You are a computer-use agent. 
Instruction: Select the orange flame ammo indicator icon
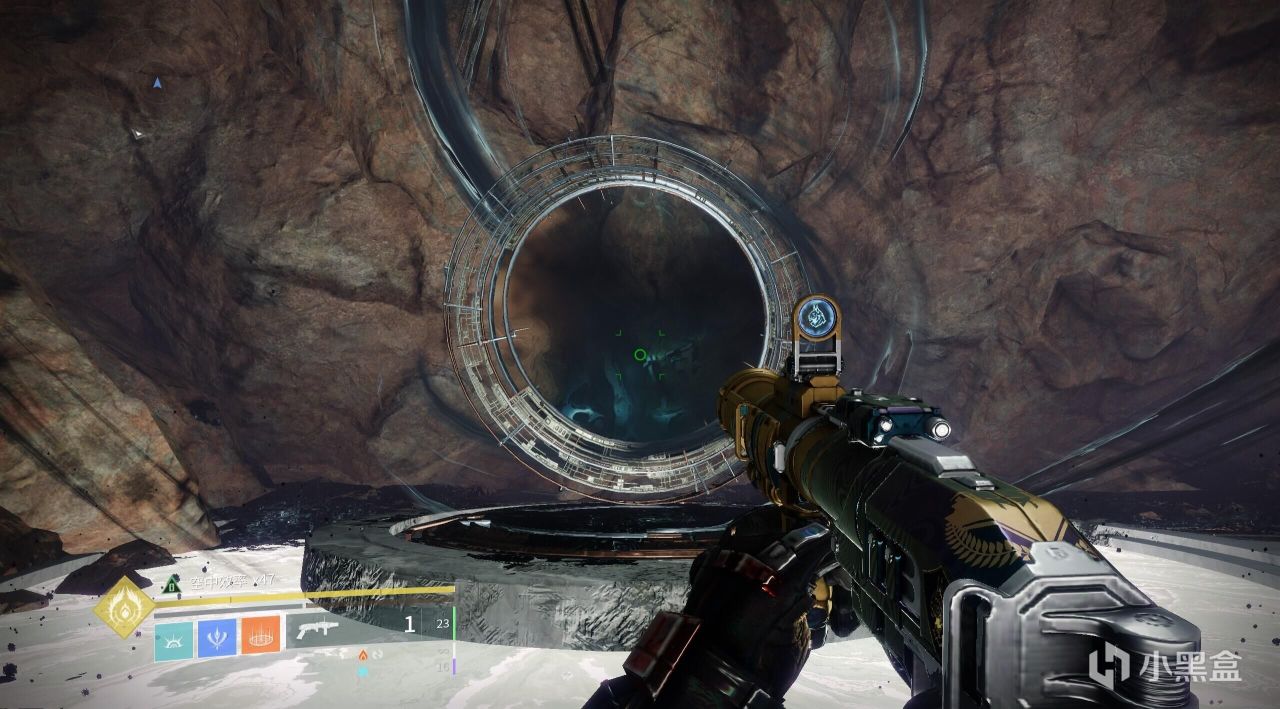(x=362, y=654)
